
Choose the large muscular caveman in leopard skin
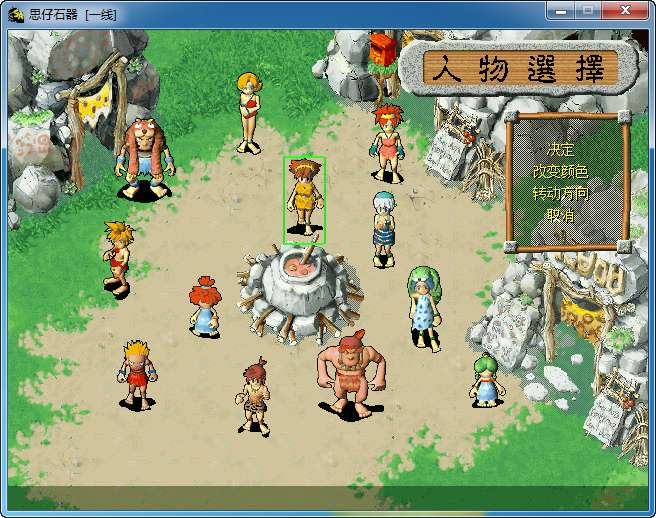point(348,374)
